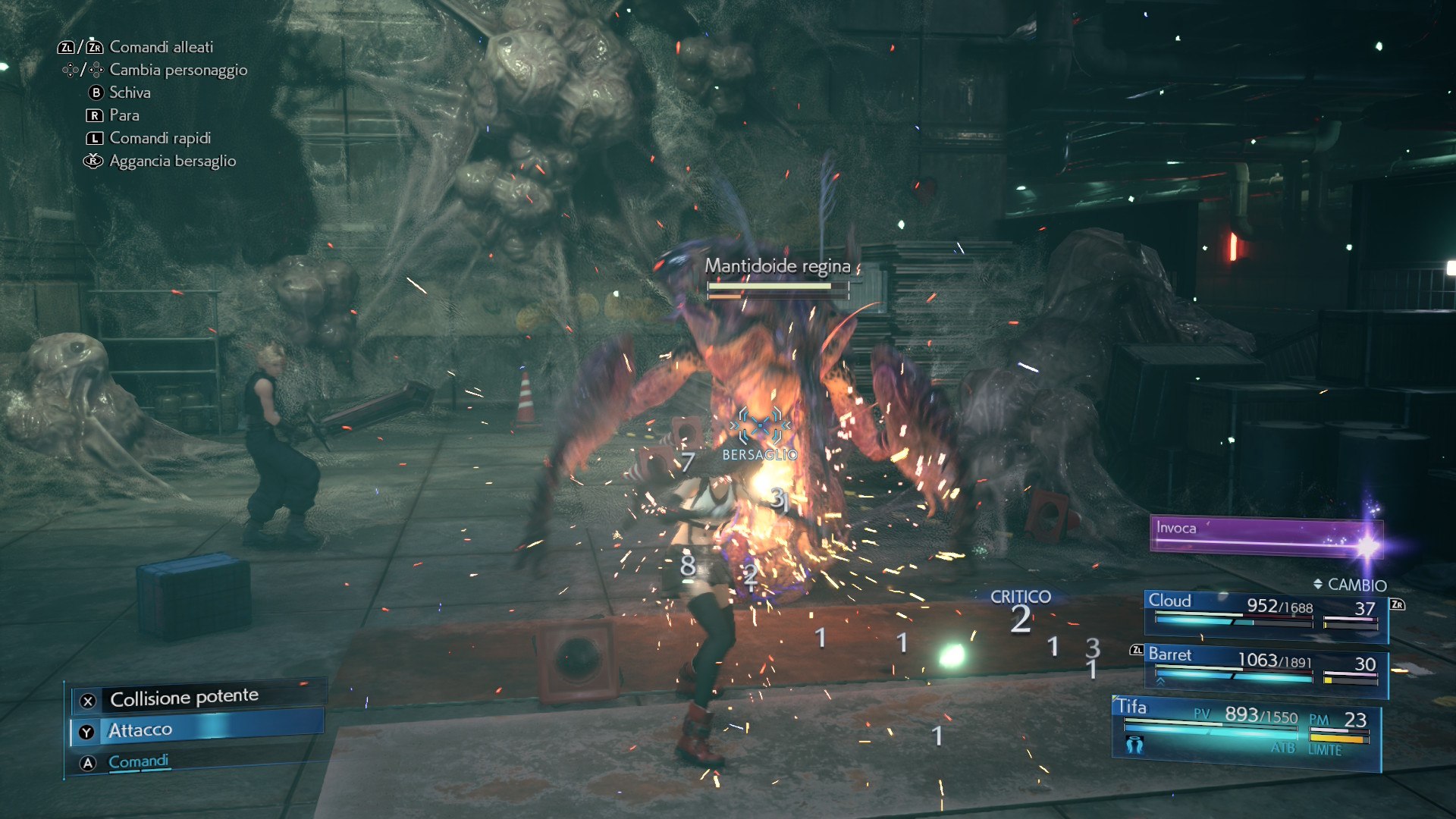The width and height of the screenshot is (1456, 819).
Task: Choose the Attacco command
Action: point(197,730)
